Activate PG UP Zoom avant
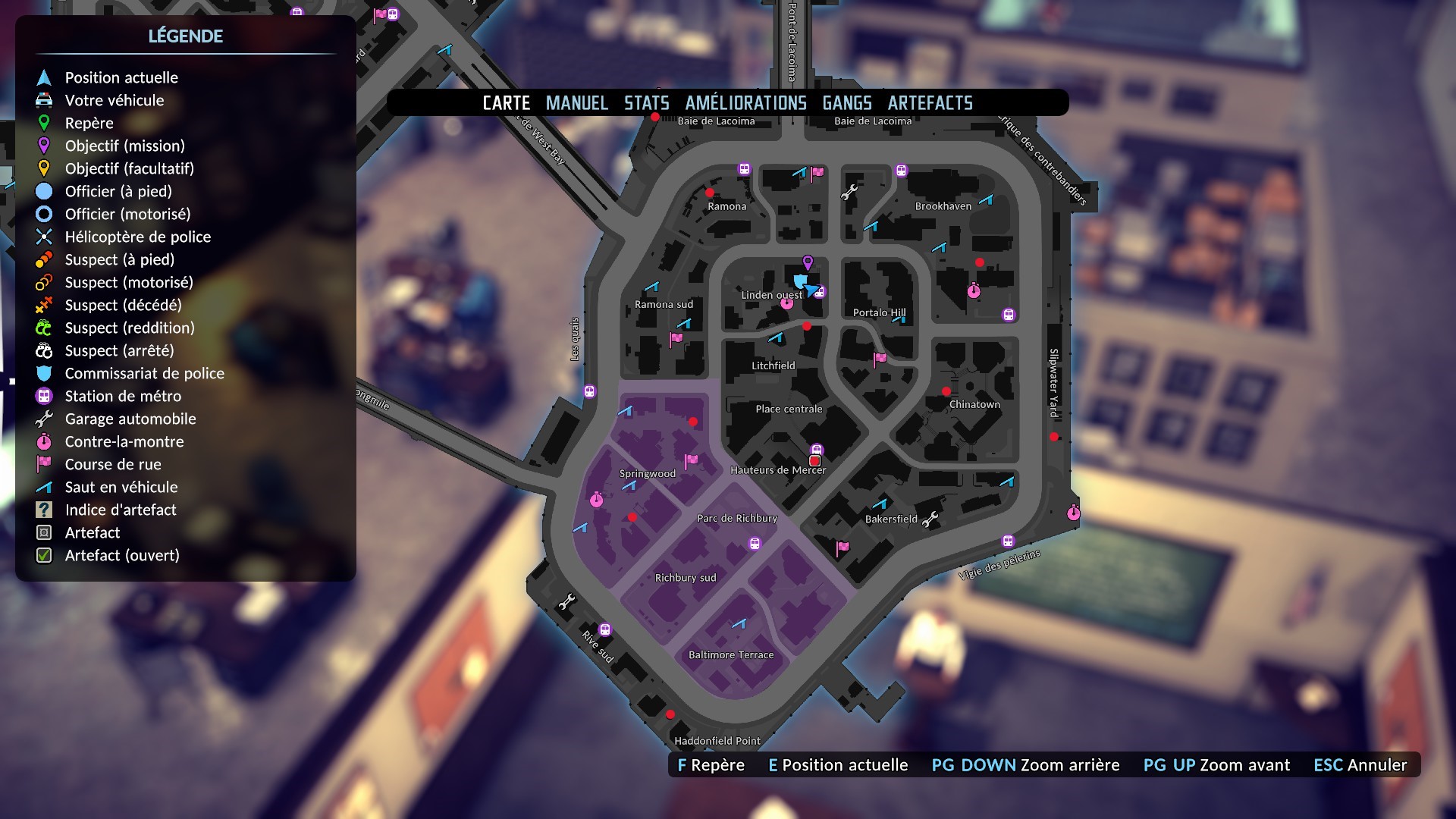The height and width of the screenshot is (819, 1456). pyautogui.click(x=1217, y=765)
